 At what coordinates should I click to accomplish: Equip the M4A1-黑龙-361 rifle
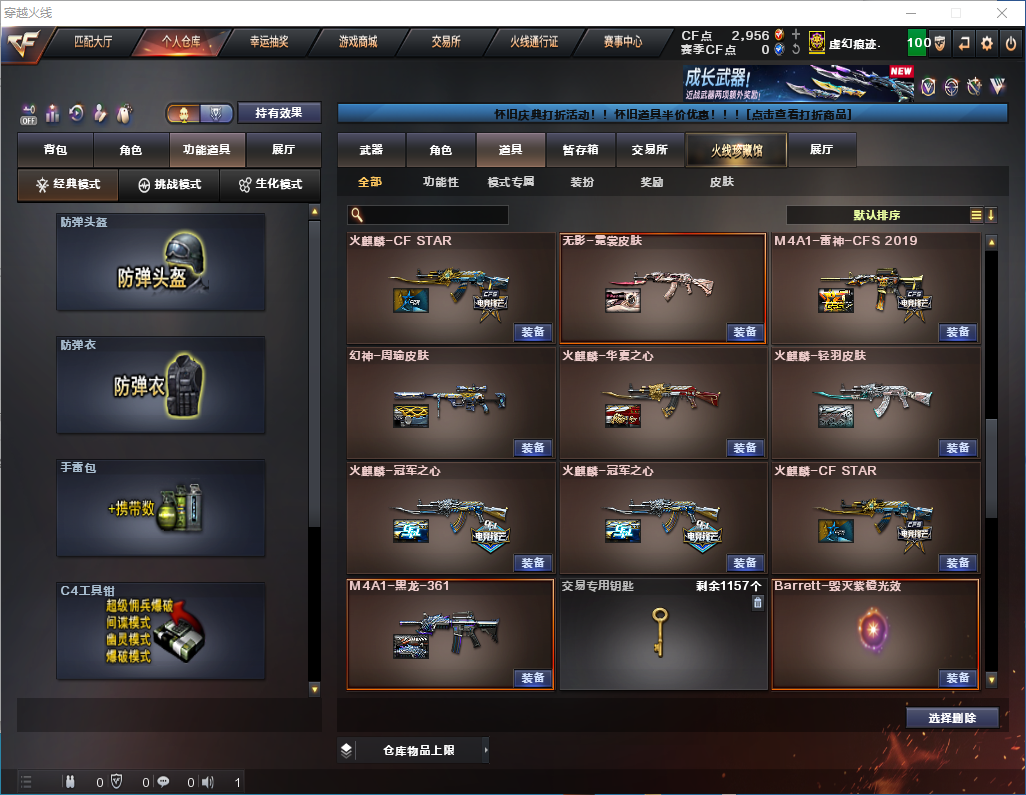[x=533, y=678]
